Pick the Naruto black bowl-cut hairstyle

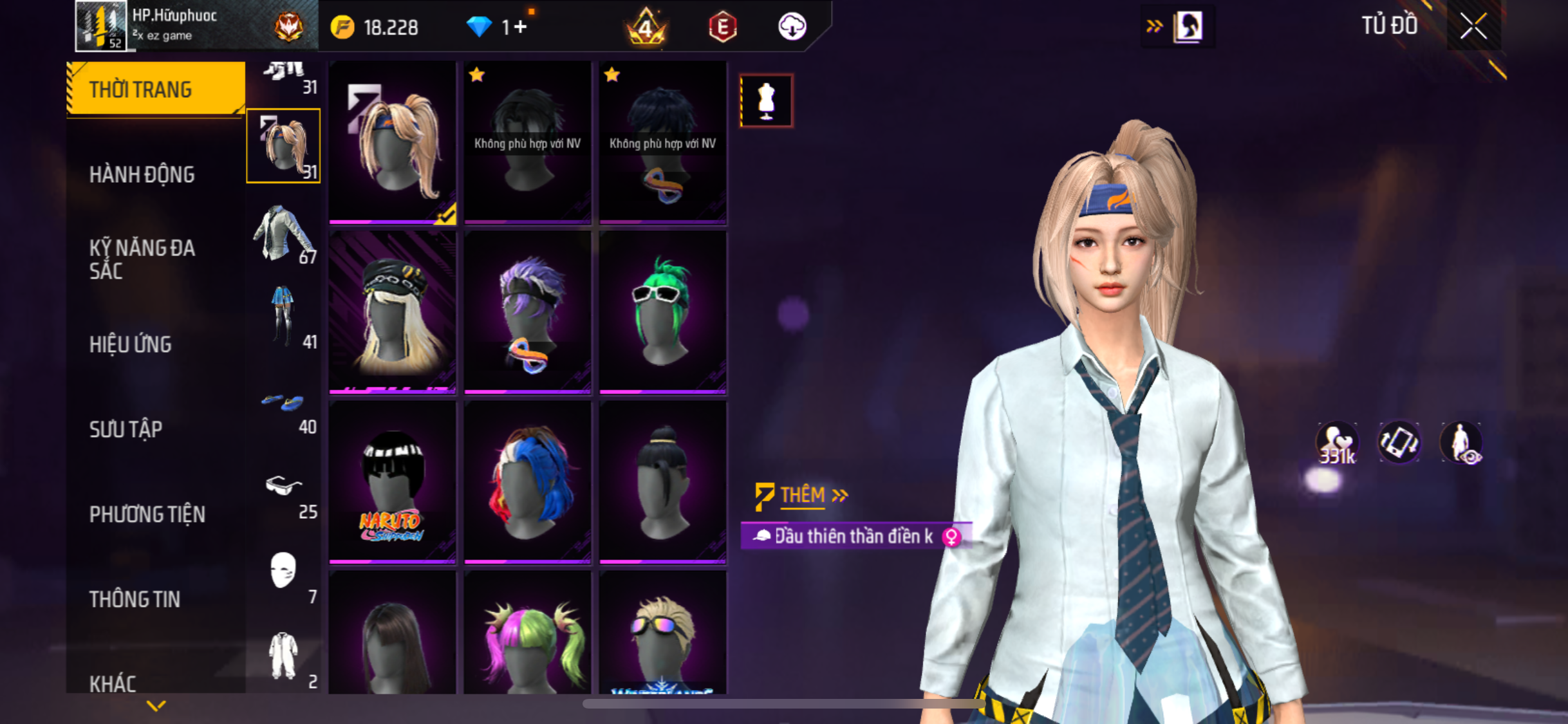point(393,482)
